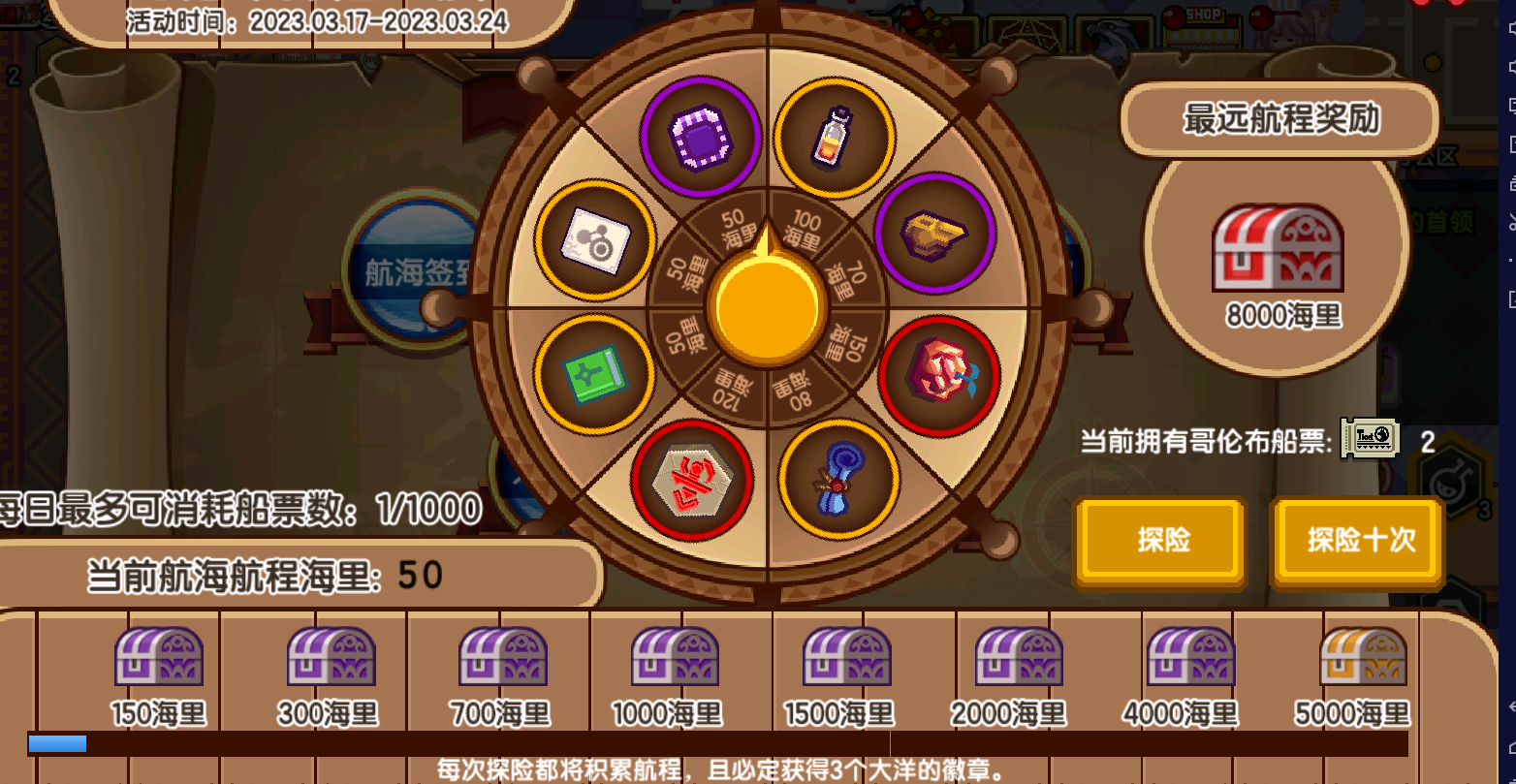Click the 最远航程奖励 banner

tap(1279, 120)
